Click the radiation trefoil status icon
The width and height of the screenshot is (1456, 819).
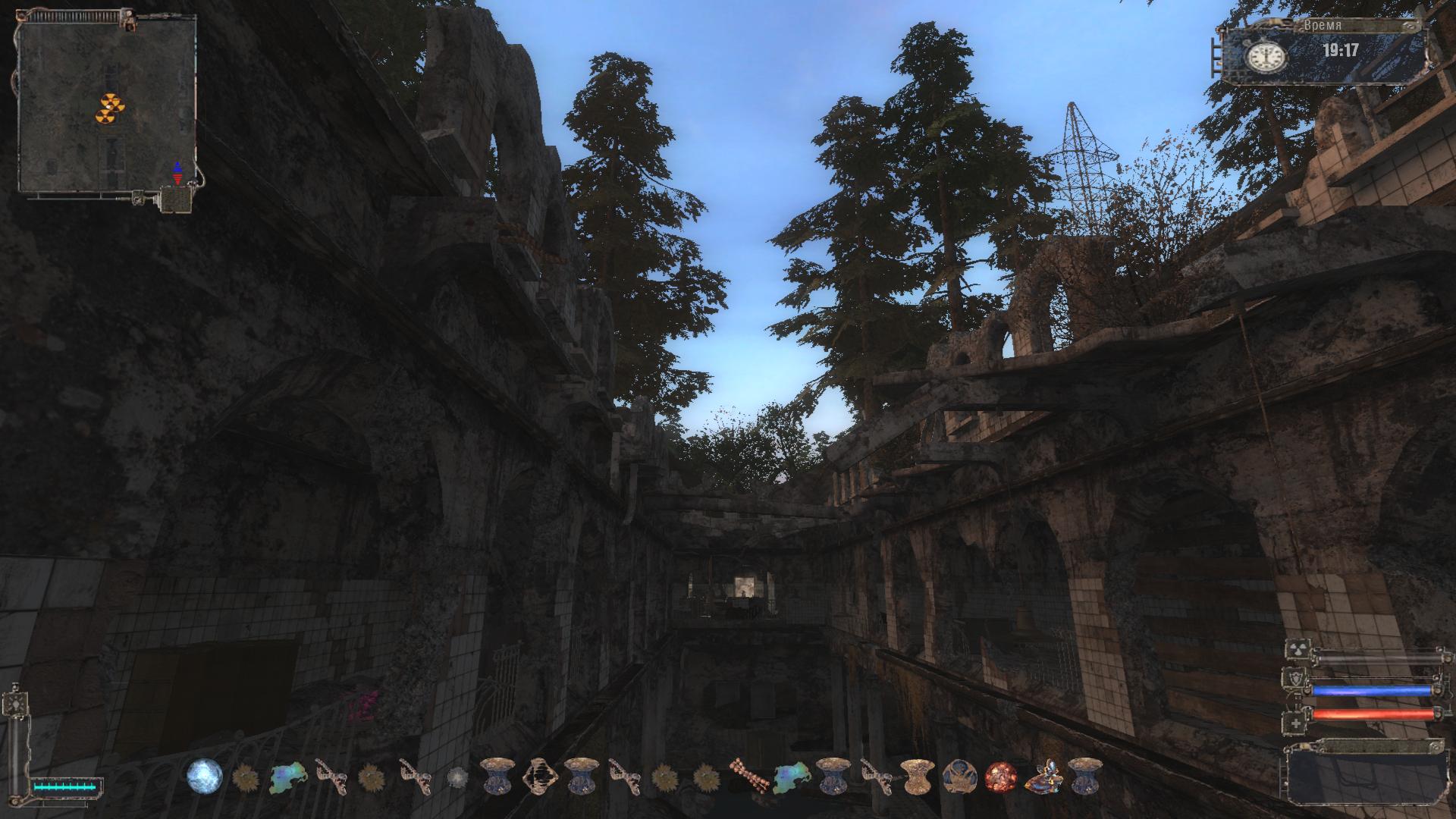point(1295,651)
